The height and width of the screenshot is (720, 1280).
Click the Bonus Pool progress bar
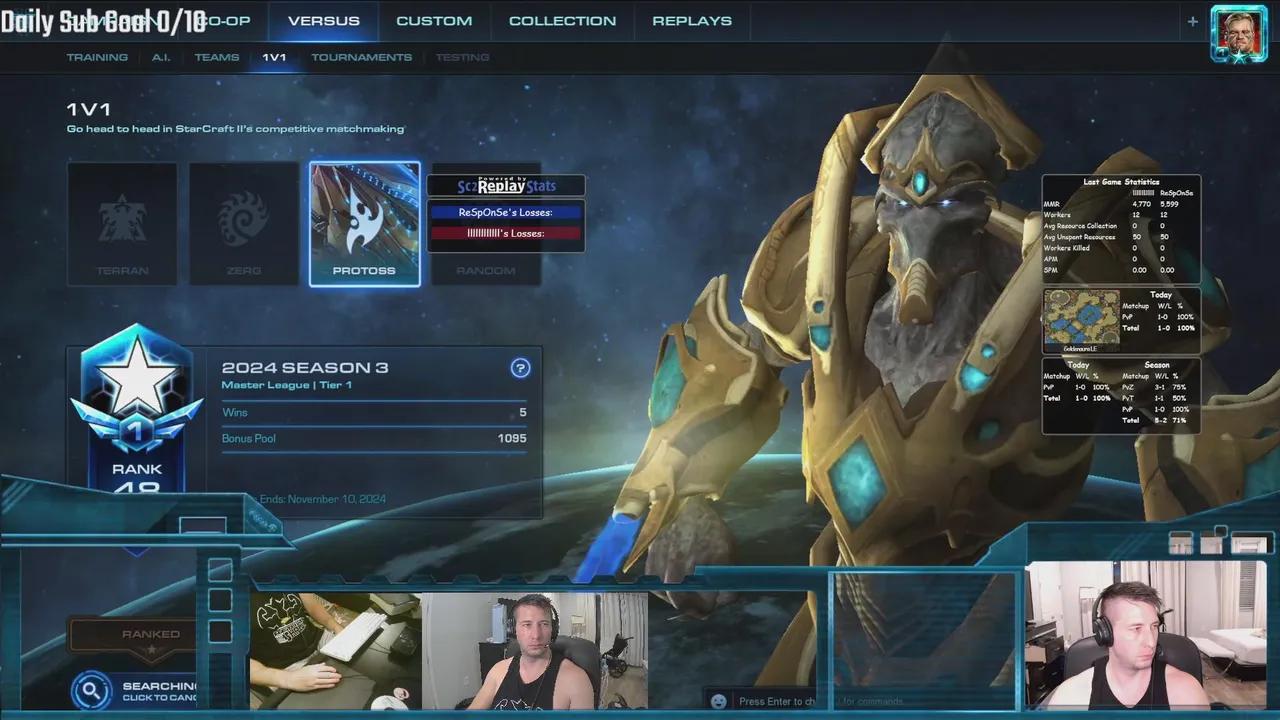point(374,438)
